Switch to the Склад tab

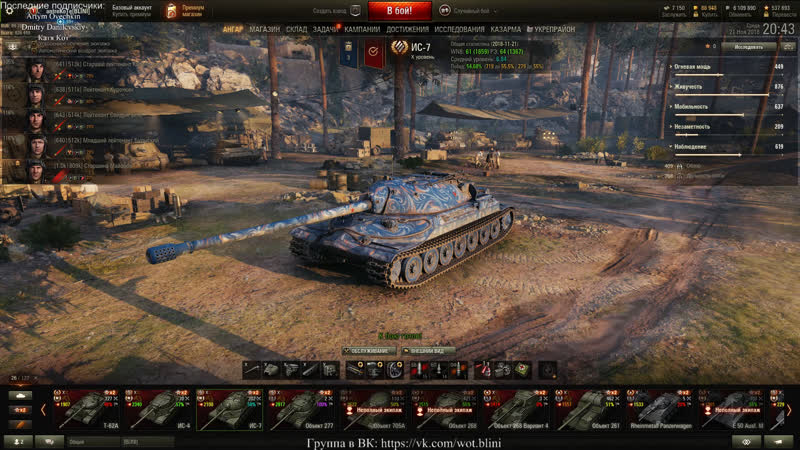click(296, 30)
